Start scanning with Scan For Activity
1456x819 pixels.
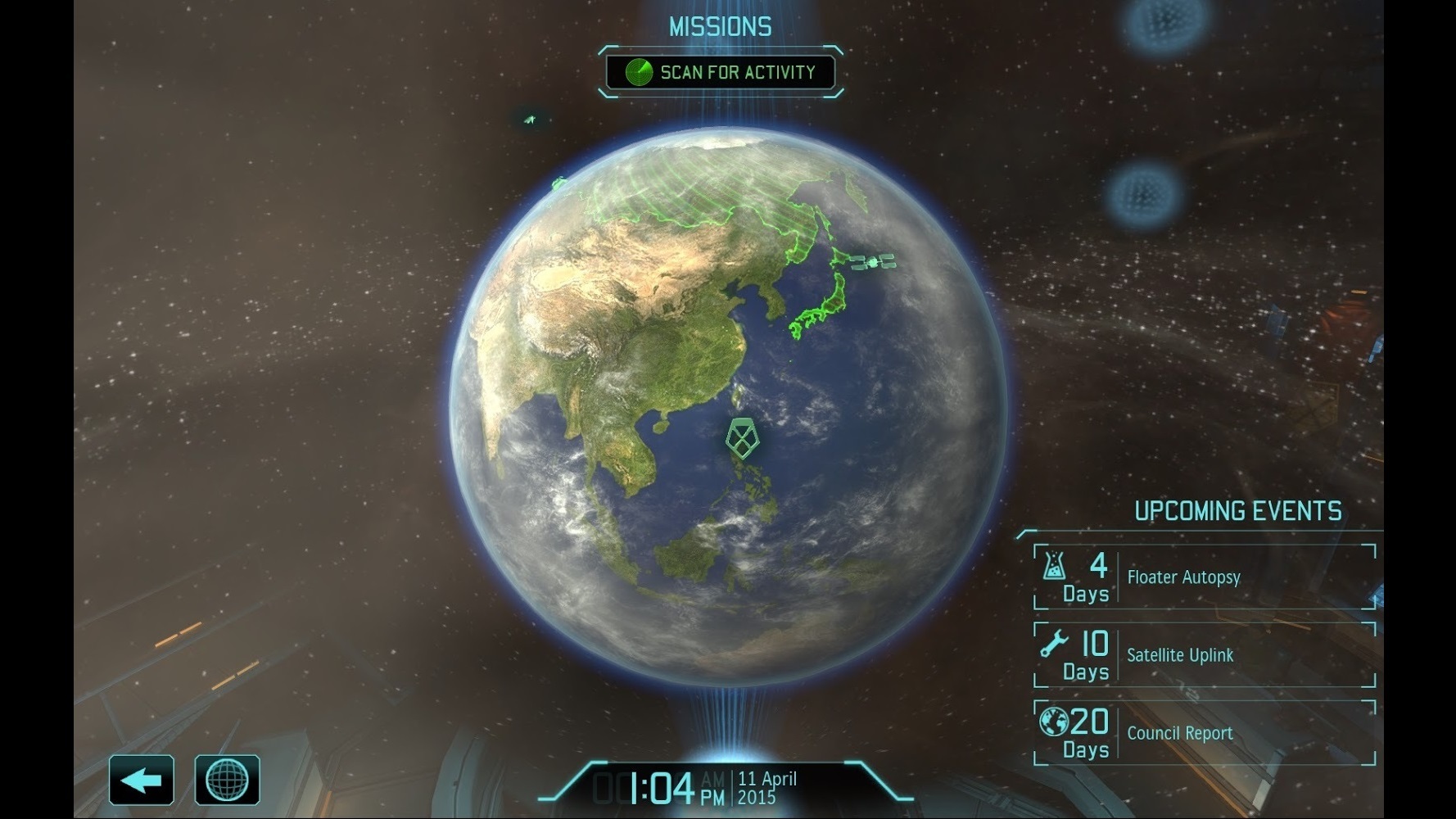[721, 72]
